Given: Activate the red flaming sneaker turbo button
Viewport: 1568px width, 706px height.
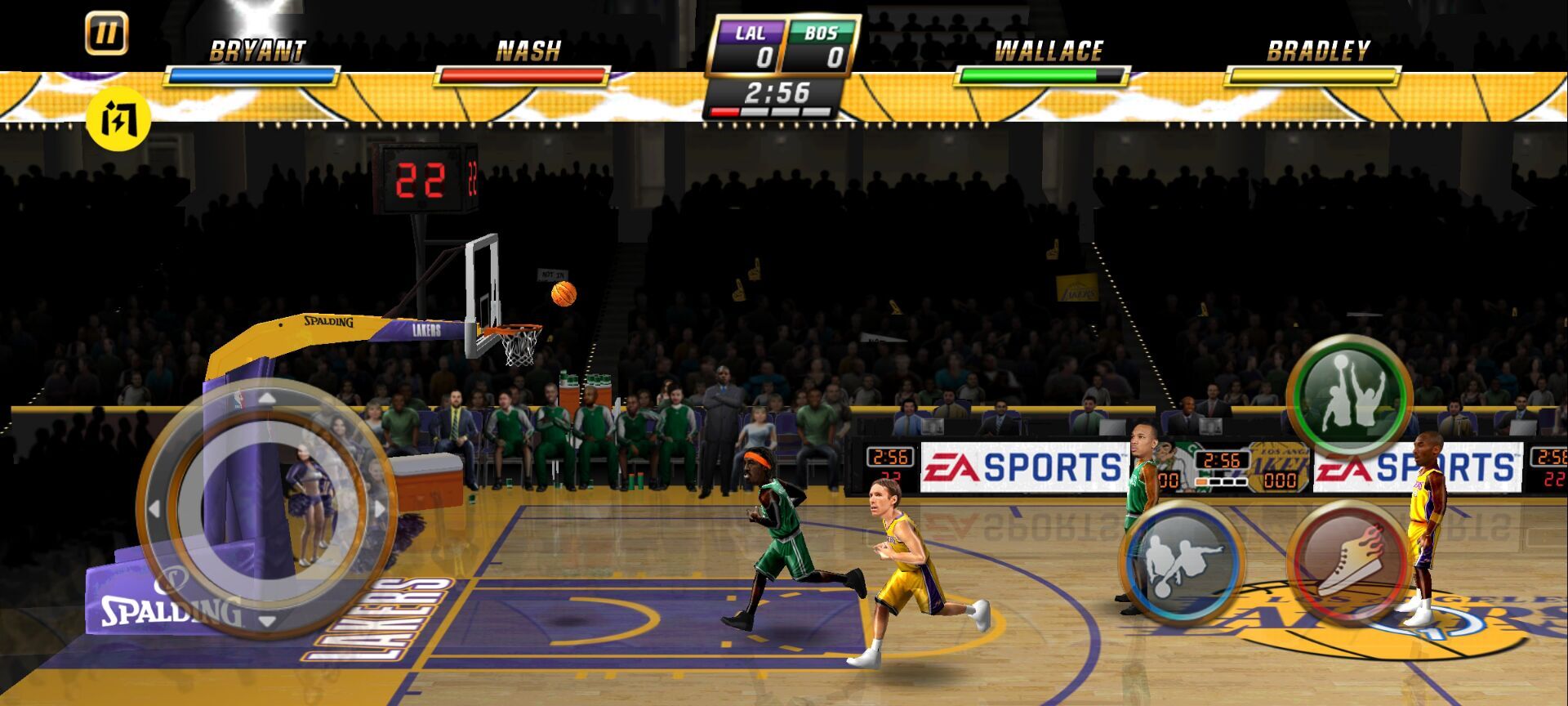Looking at the screenshot, I should [1348, 562].
